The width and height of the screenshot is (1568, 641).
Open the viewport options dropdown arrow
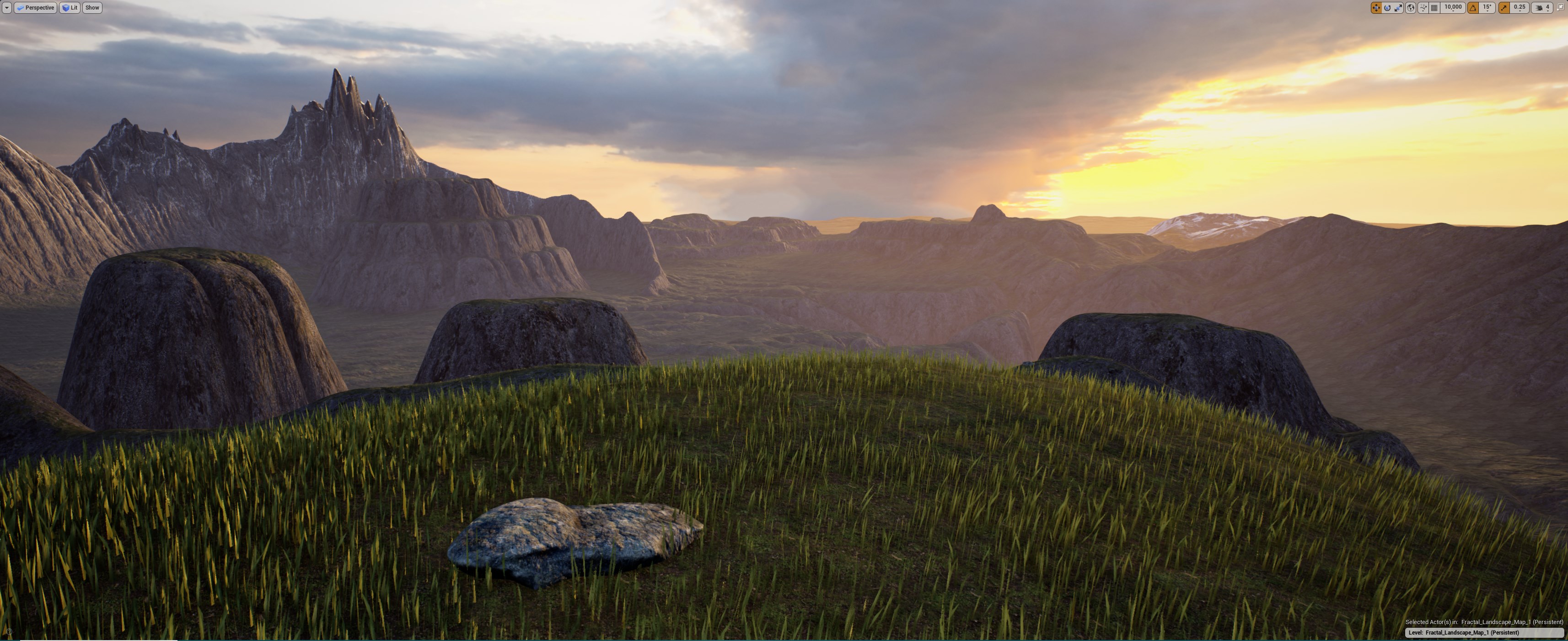(x=7, y=8)
